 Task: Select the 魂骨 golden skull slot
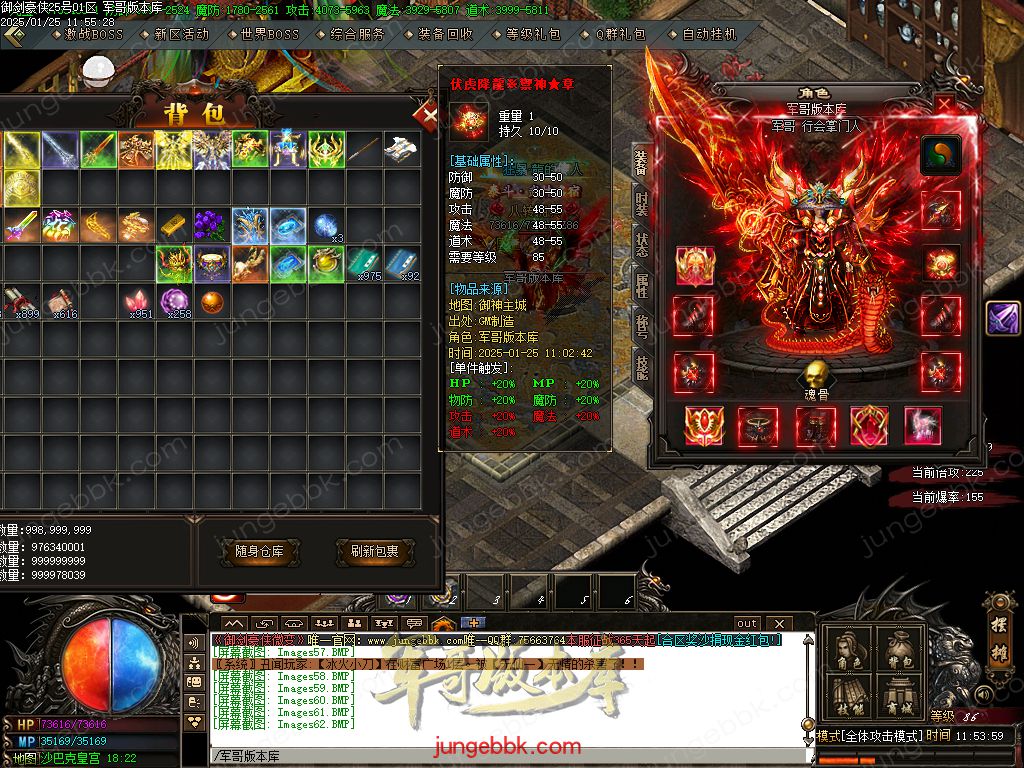click(x=816, y=376)
